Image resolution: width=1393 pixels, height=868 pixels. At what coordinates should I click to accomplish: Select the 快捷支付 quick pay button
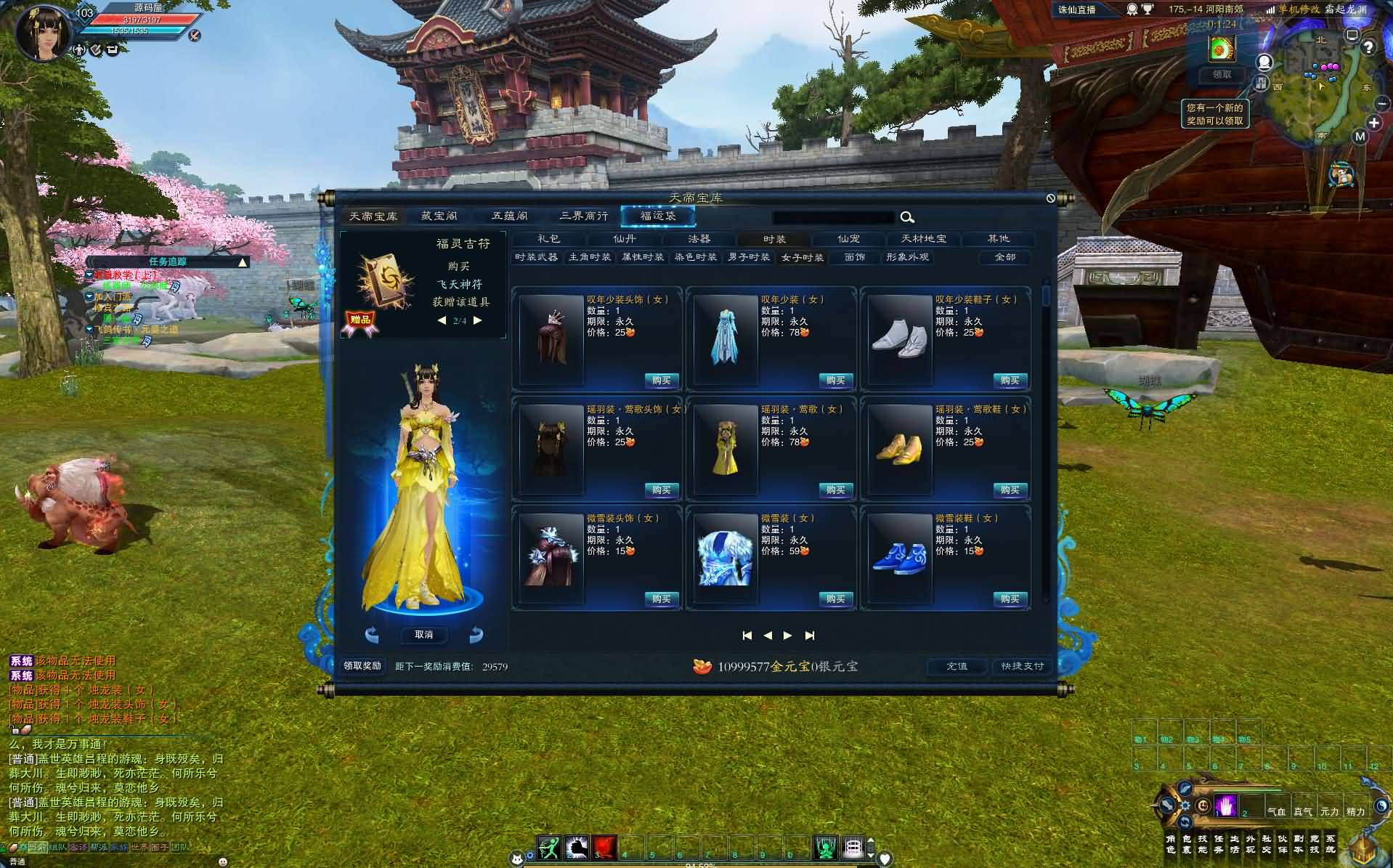click(x=1022, y=666)
